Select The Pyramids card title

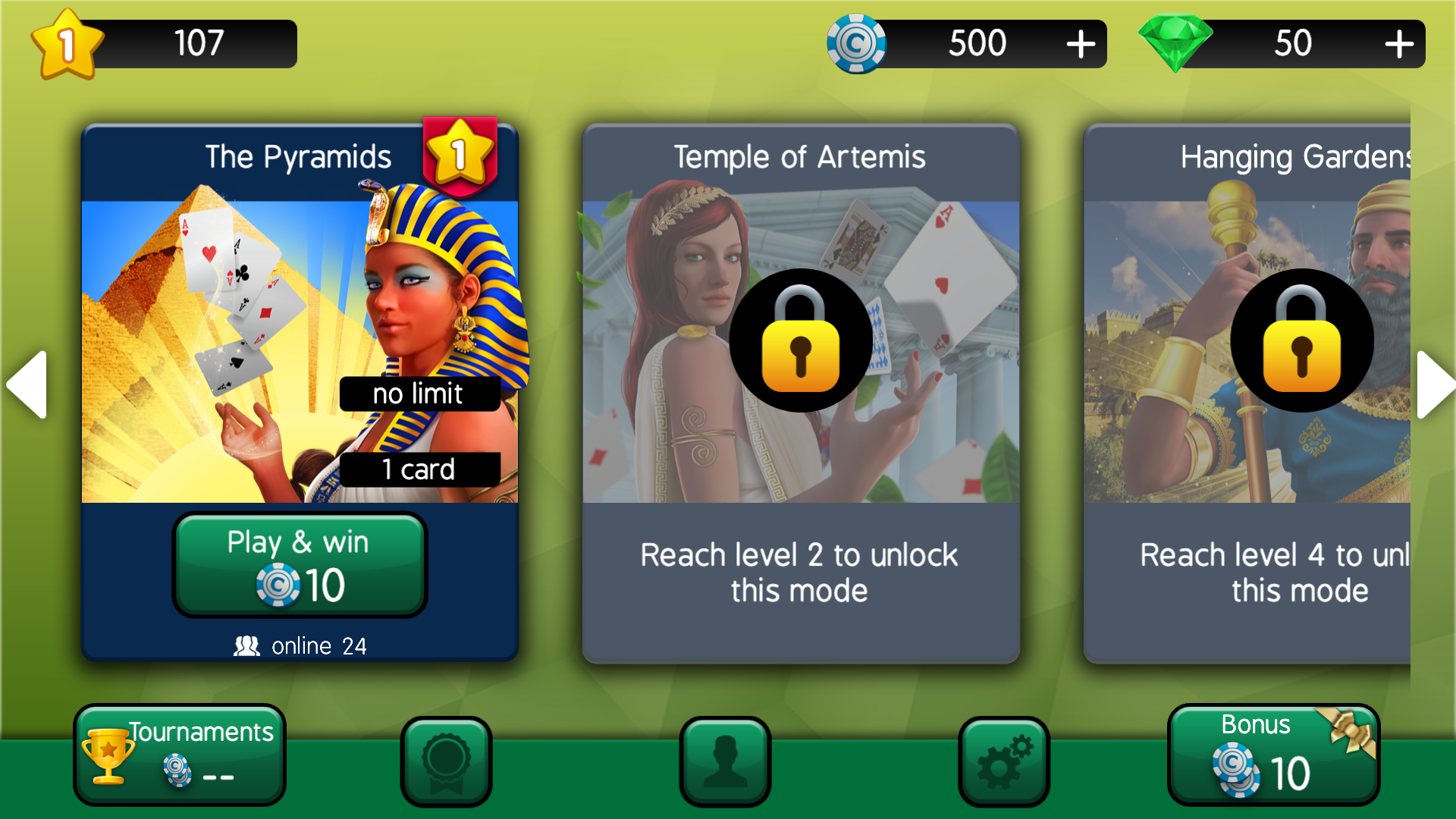pyautogui.click(x=298, y=155)
